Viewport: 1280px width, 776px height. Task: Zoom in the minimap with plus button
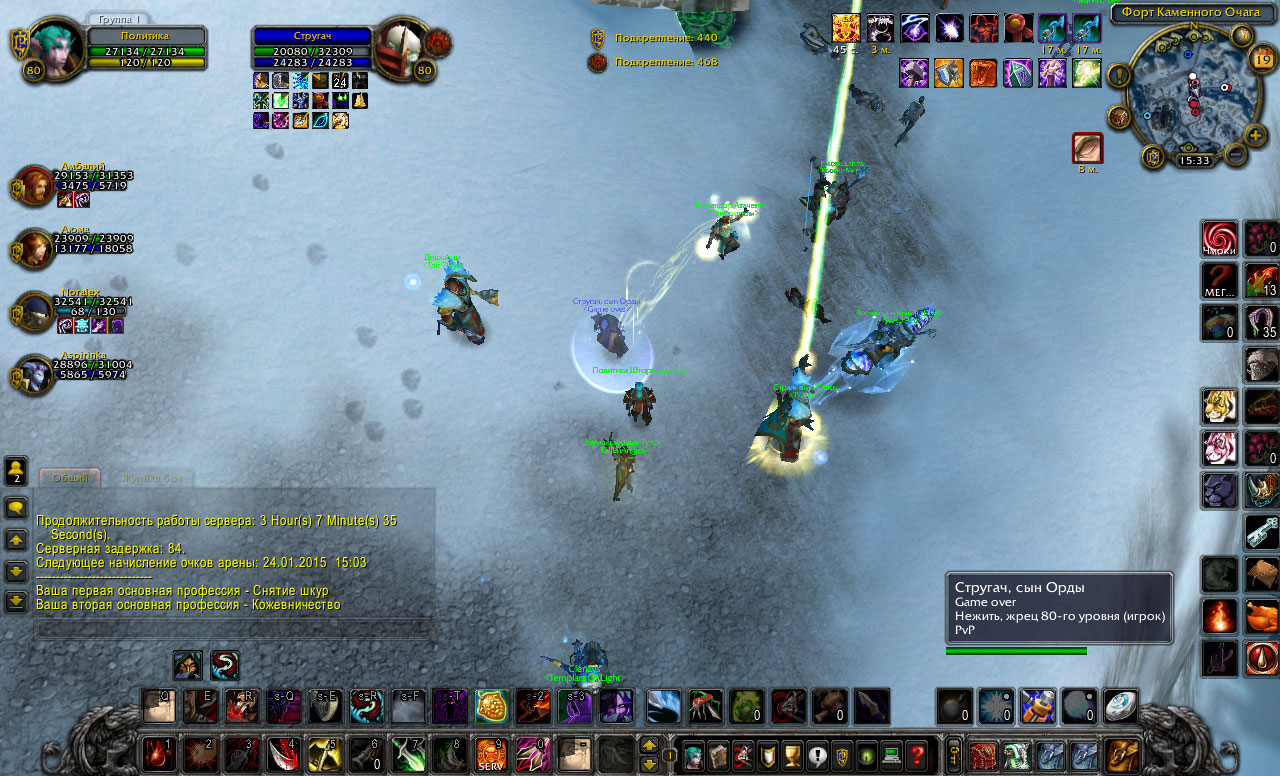[1257, 135]
